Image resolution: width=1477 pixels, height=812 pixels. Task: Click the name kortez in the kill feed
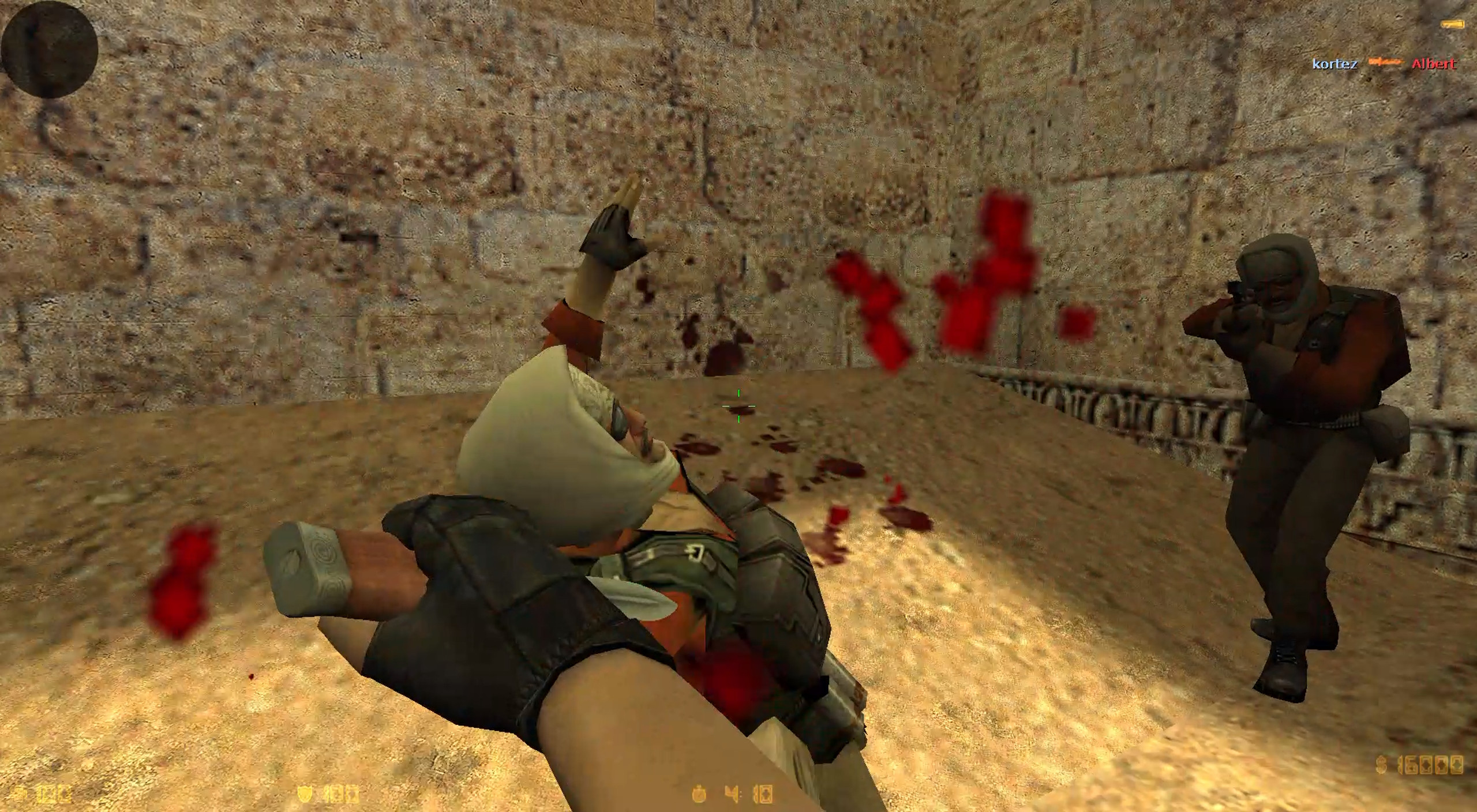[1336, 62]
